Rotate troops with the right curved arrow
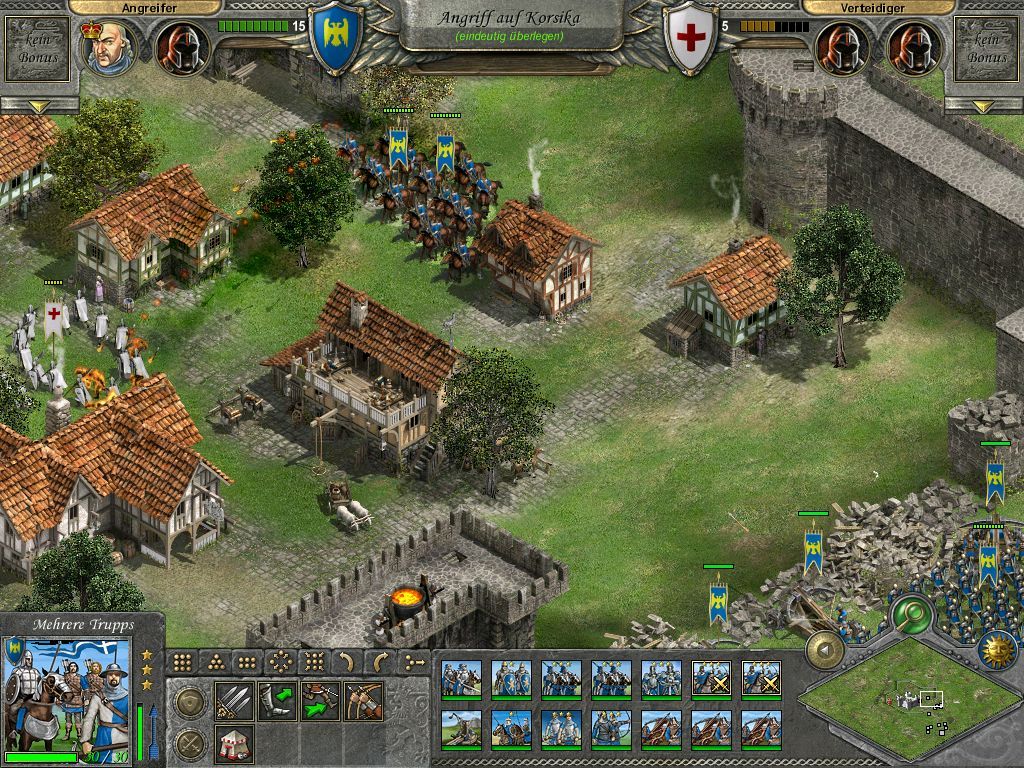The height and width of the screenshot is (768, 1024). point(380,662)
